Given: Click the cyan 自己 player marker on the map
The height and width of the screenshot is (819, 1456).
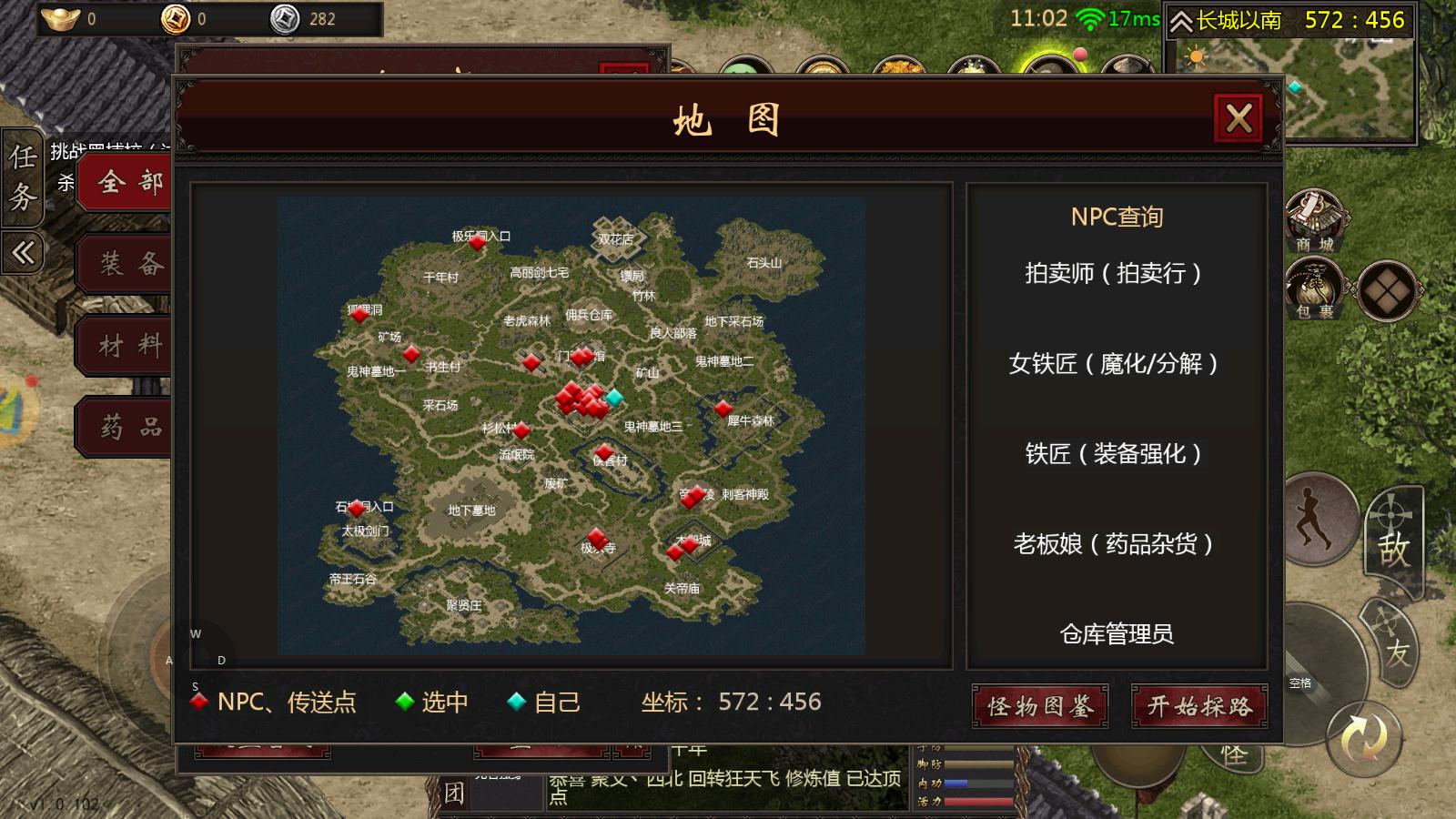Looking at the screenshot, I should pos(614,397).
